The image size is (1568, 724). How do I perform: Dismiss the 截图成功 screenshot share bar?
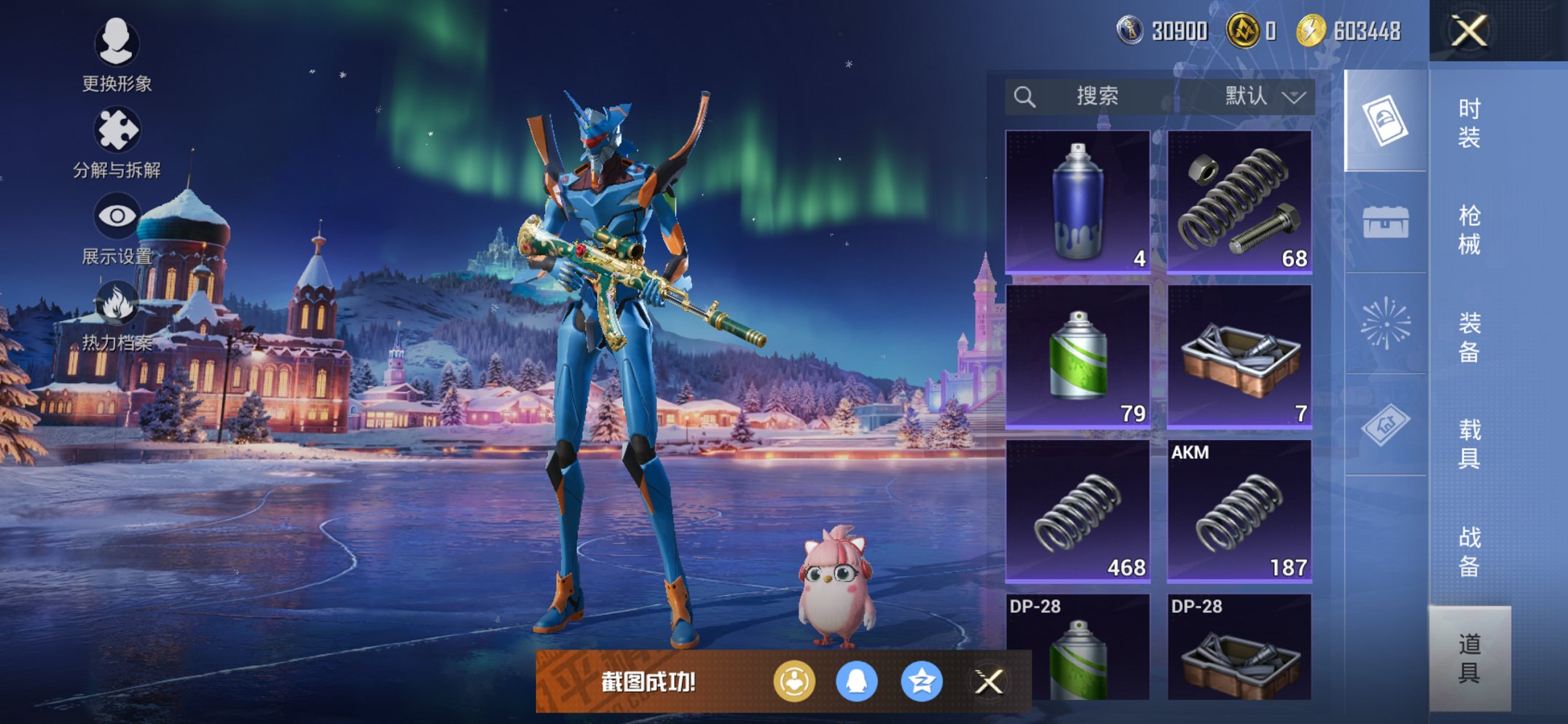point(989,682)
